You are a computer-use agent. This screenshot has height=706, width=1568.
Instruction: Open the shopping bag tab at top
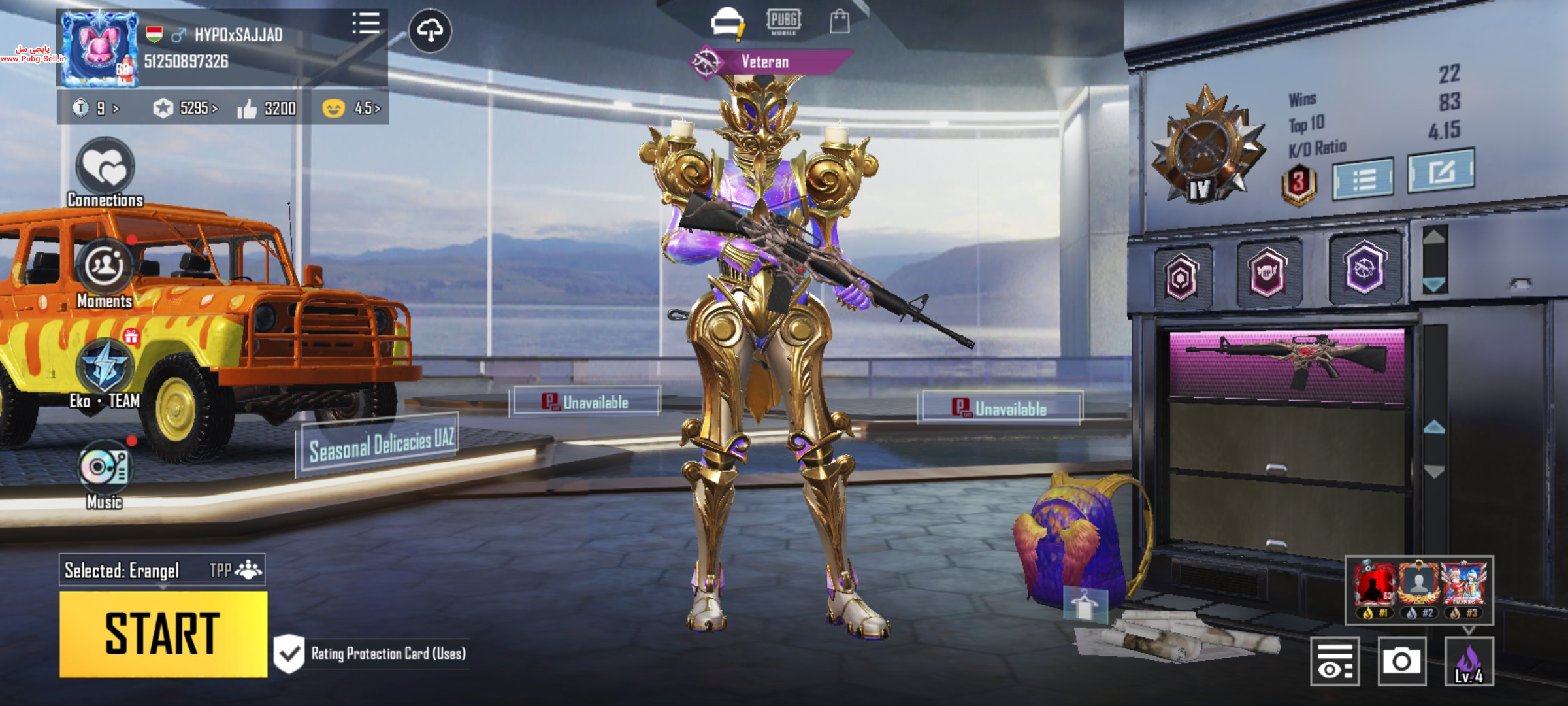[840, 22]
